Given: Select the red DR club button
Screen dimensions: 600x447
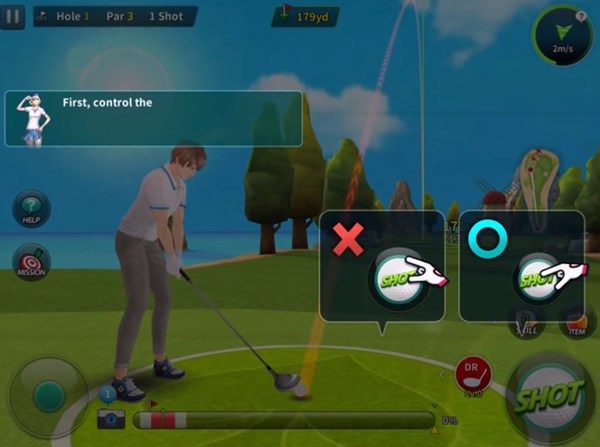Looking at the screenshot, I should (472, 373).
